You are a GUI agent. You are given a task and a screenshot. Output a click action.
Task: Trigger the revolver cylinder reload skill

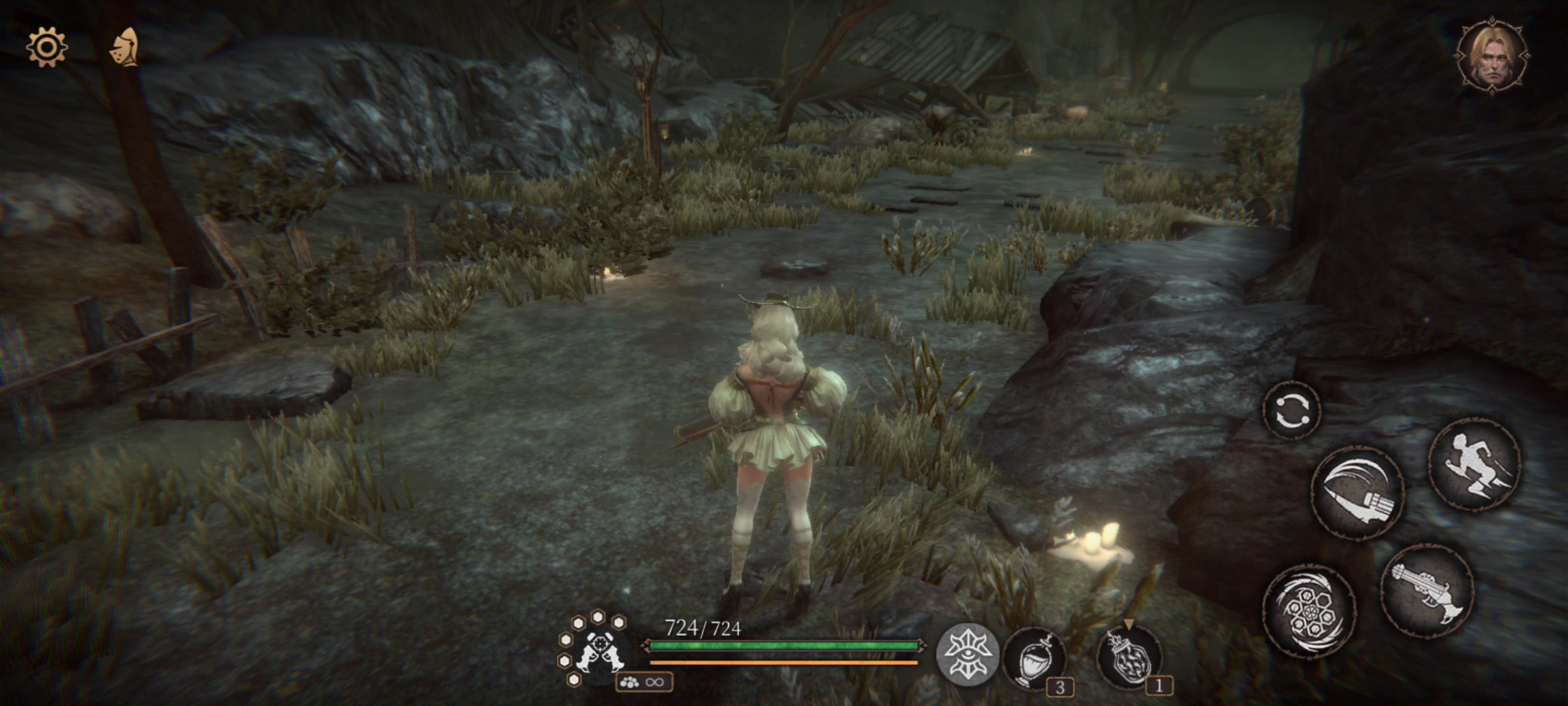pyautogui.click(x=1309, y=613)
